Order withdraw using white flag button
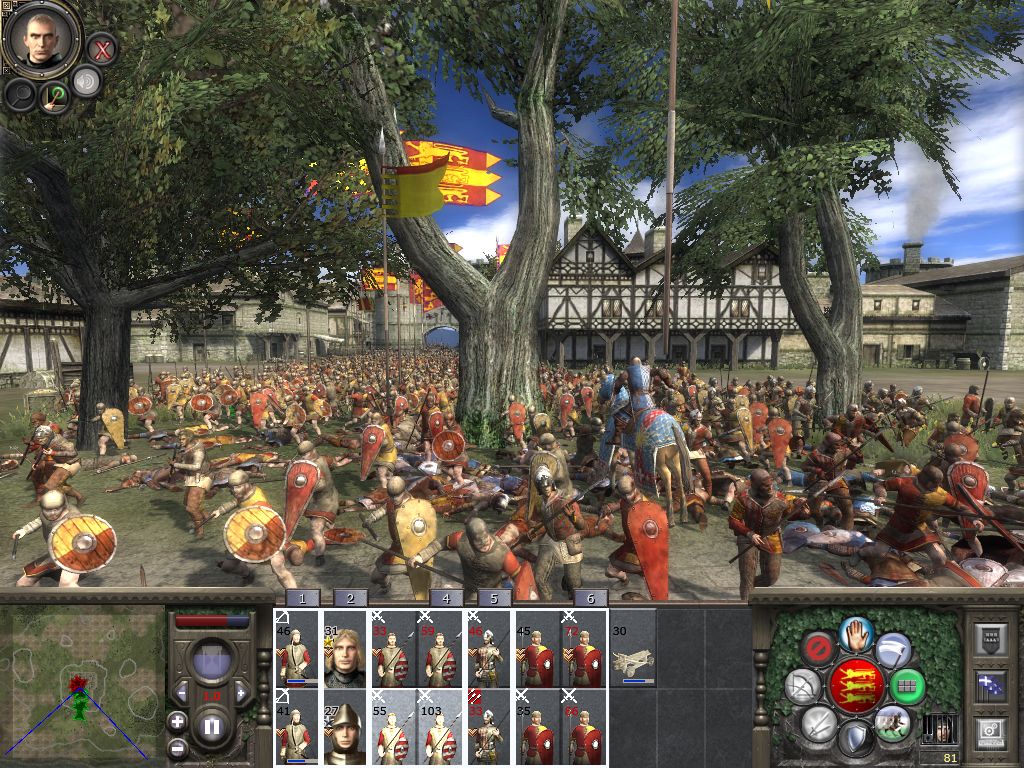Screen dimensions: 1024x768 (x=892, y=650)
